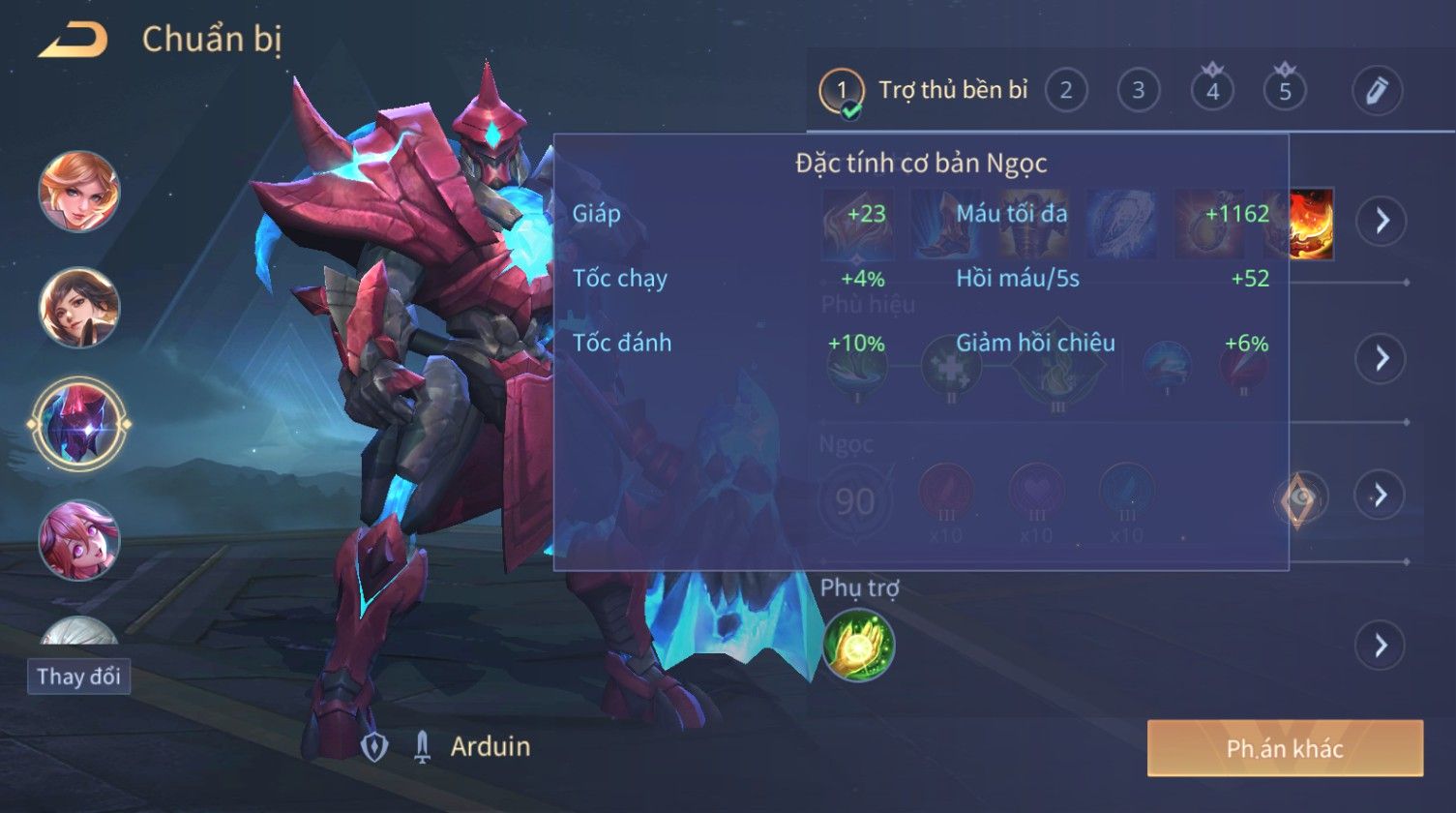Viewport: 1456px width, 813px height.
Task: Tap the Phản khác button
Action: click(x=1285, y=748)
